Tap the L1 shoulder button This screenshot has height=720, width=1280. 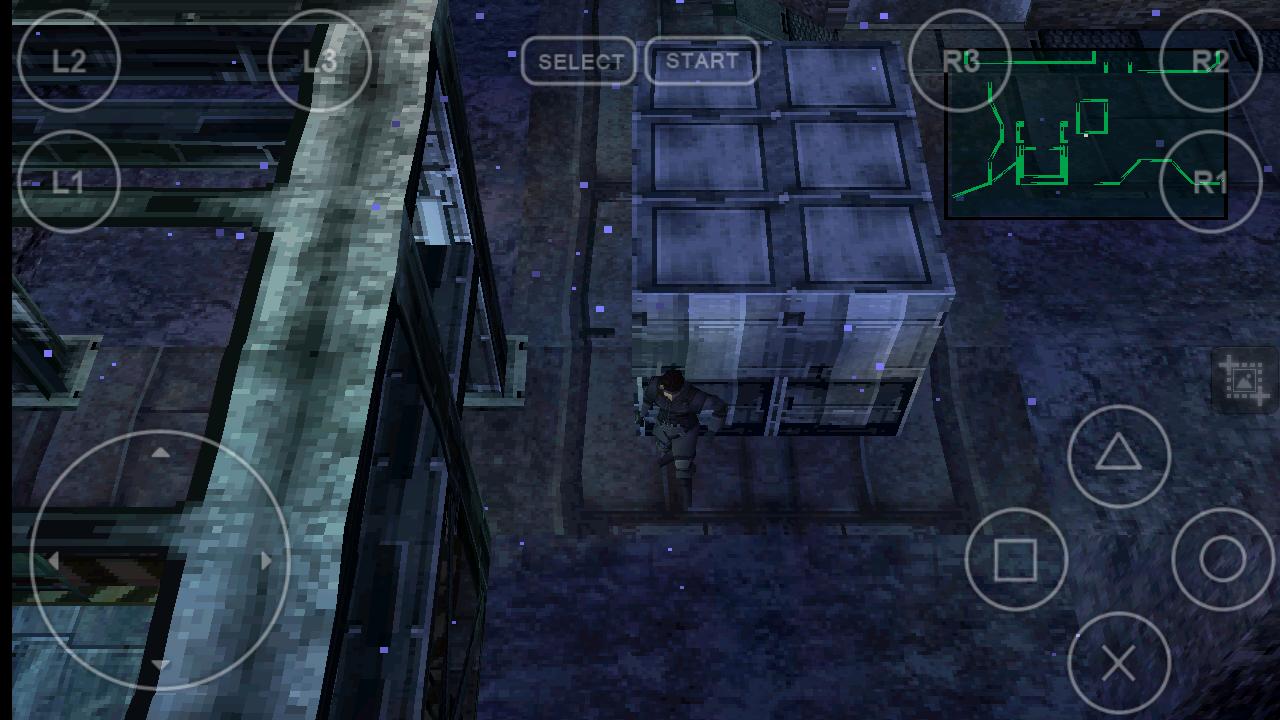[x=68, y=181]
